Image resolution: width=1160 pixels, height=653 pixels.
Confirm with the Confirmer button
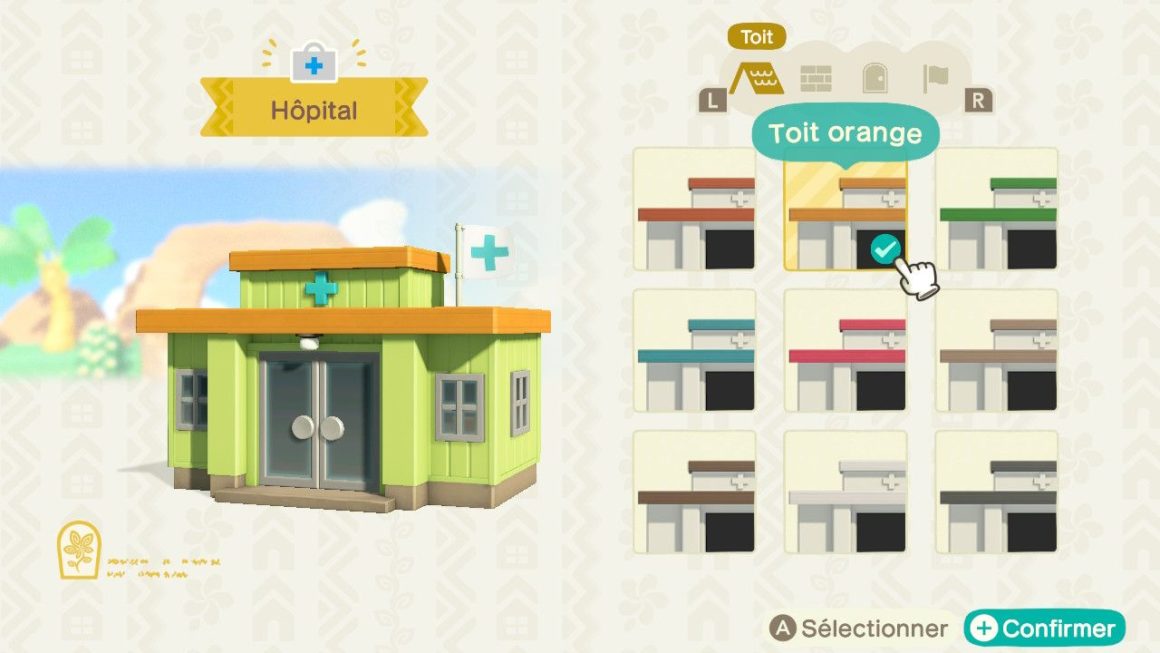click(1044, 628)
